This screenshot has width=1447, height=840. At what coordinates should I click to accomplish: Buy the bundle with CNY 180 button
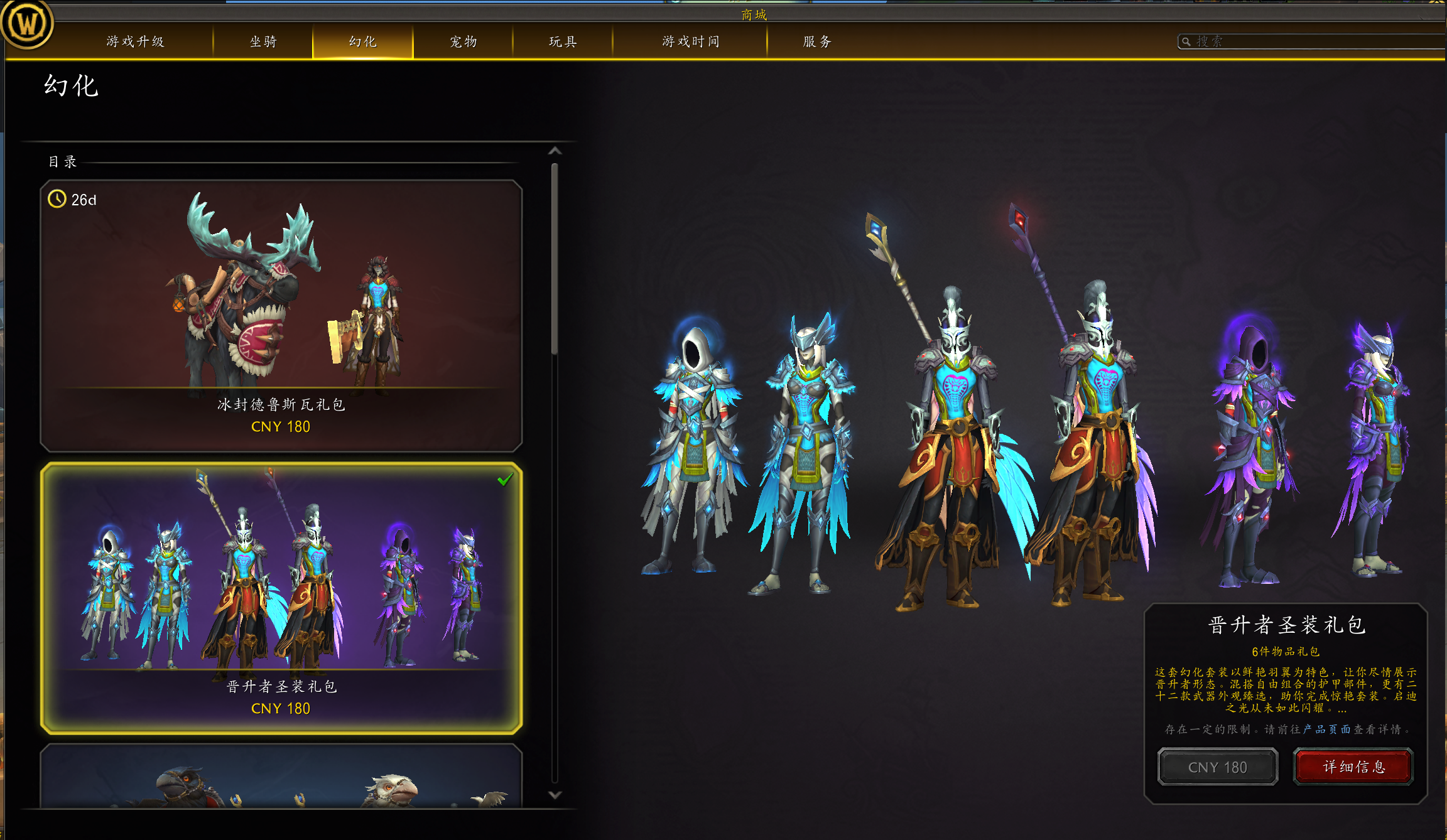pos(1217,767)
